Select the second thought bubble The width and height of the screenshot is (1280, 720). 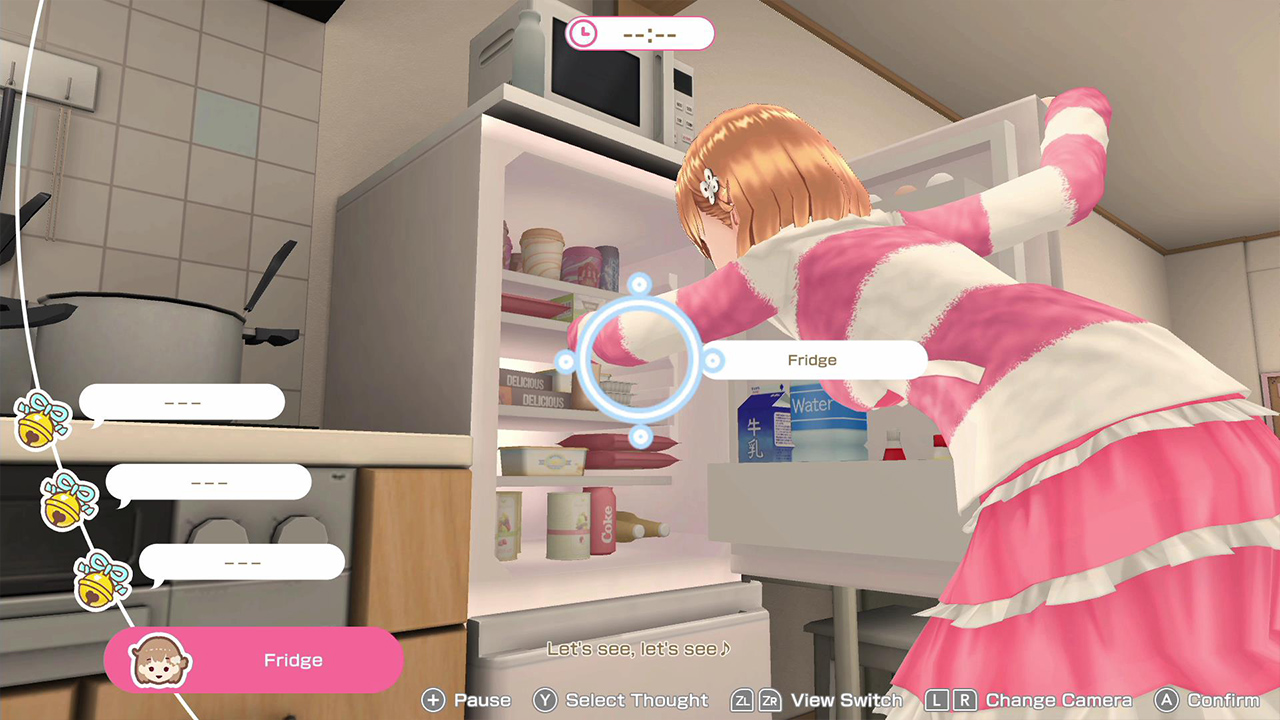click(212, 482)
